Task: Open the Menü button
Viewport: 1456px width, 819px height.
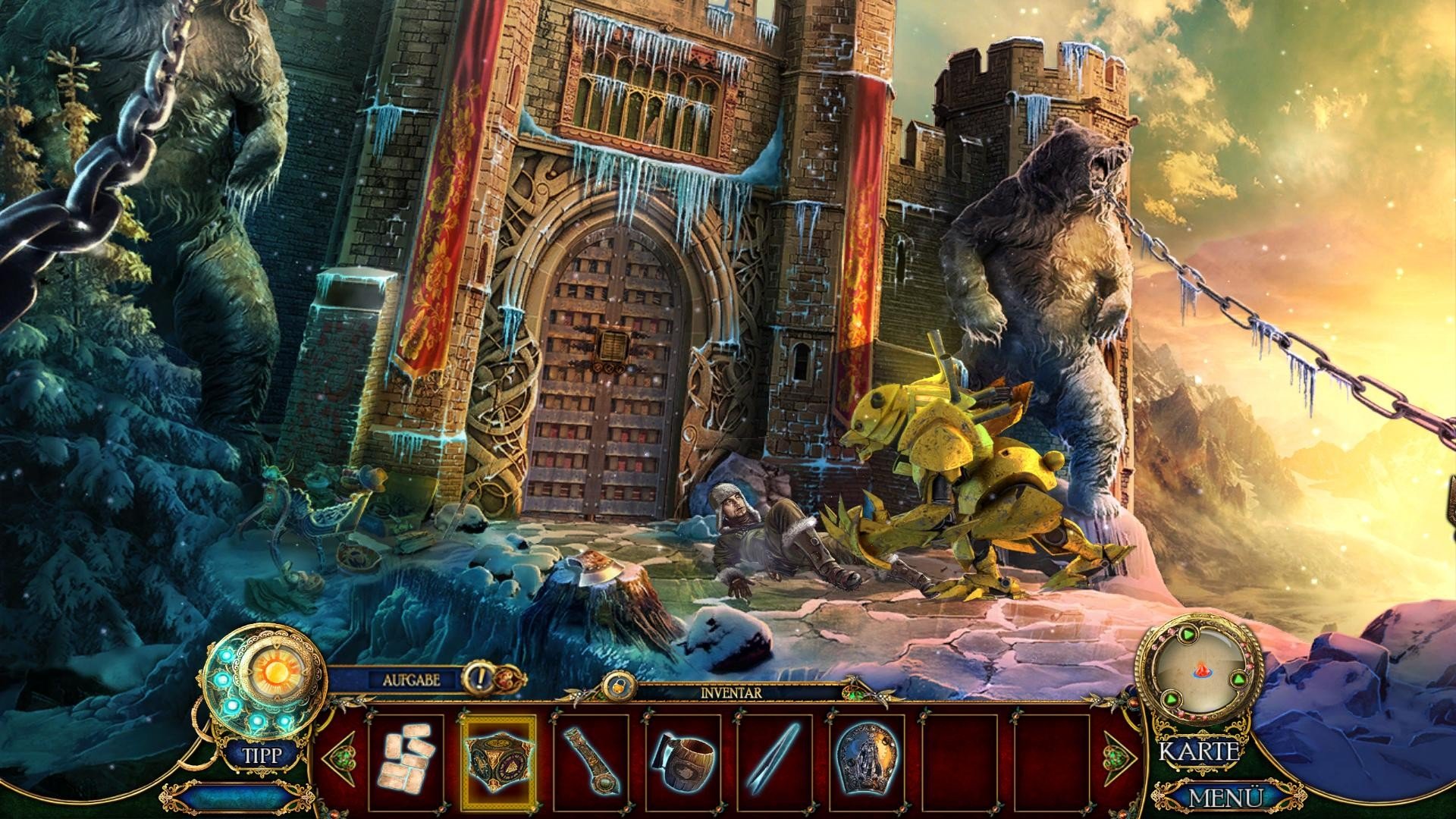Action: 1225,798
